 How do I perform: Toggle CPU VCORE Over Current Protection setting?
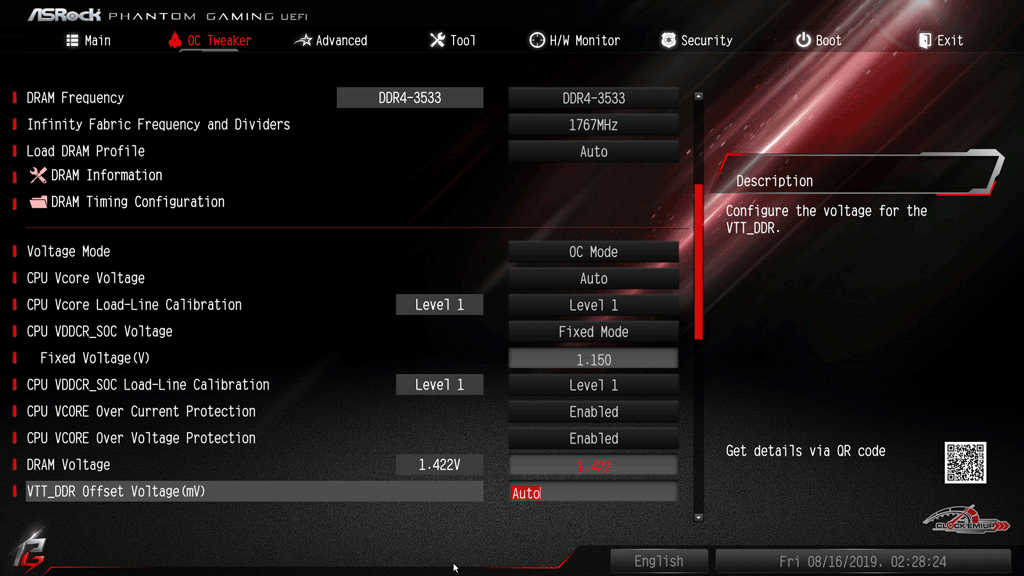tap(593, 412)
